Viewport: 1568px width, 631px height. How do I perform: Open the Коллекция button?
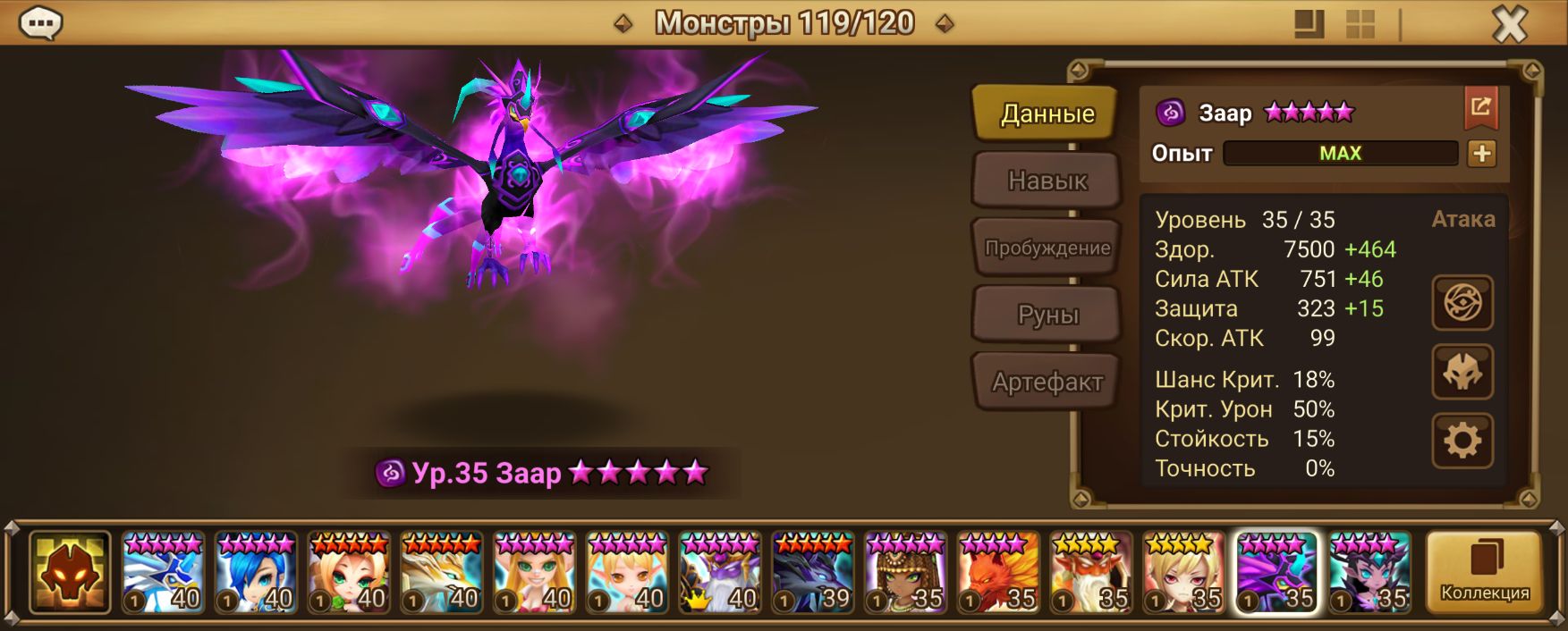(x=1484, y=572)
